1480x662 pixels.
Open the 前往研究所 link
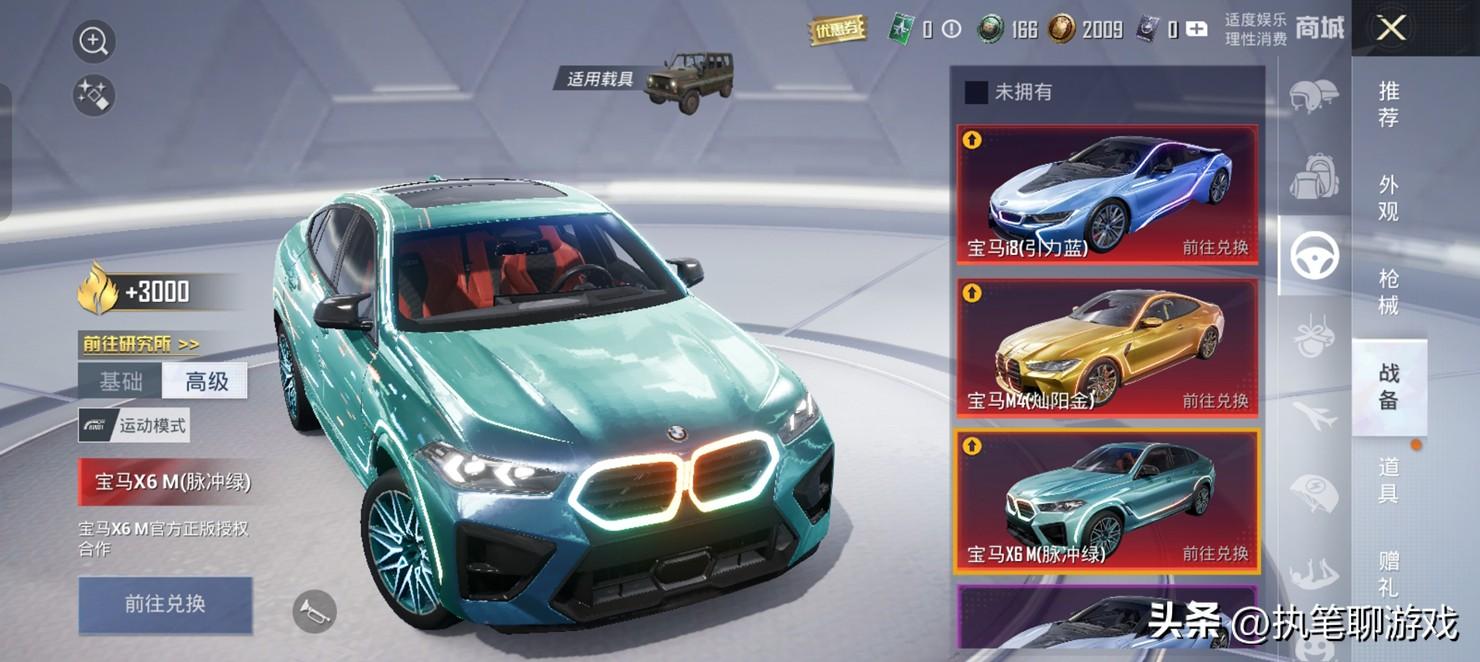pos(141,344)
